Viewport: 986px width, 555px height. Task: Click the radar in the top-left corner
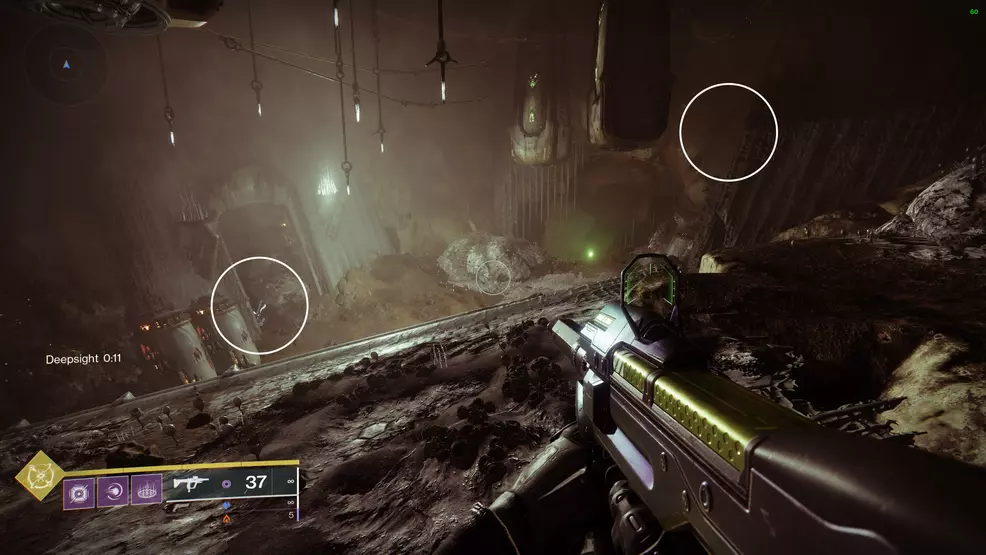[67, 64]
